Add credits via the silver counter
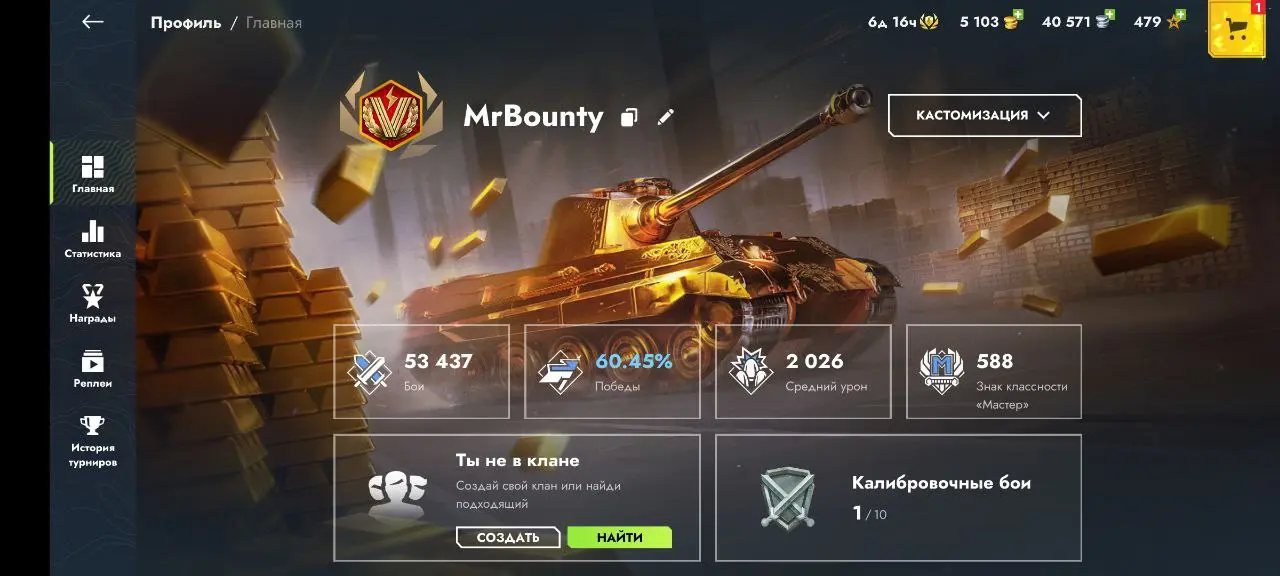Image resolution: width=1280 pixels, height=576 pixels. pos(1076,21)
